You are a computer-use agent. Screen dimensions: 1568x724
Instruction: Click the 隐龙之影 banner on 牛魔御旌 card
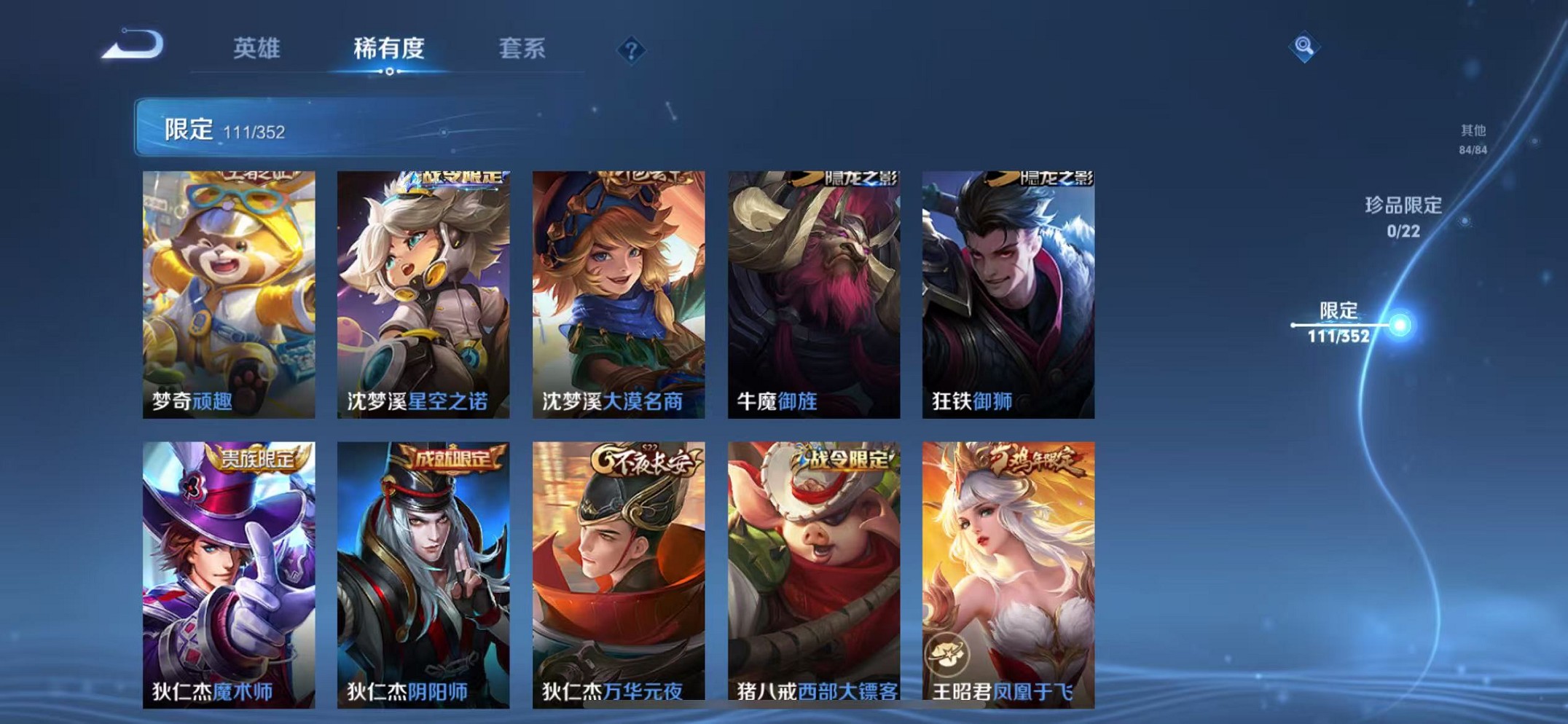pyautogui.click(x=860, y=177)
